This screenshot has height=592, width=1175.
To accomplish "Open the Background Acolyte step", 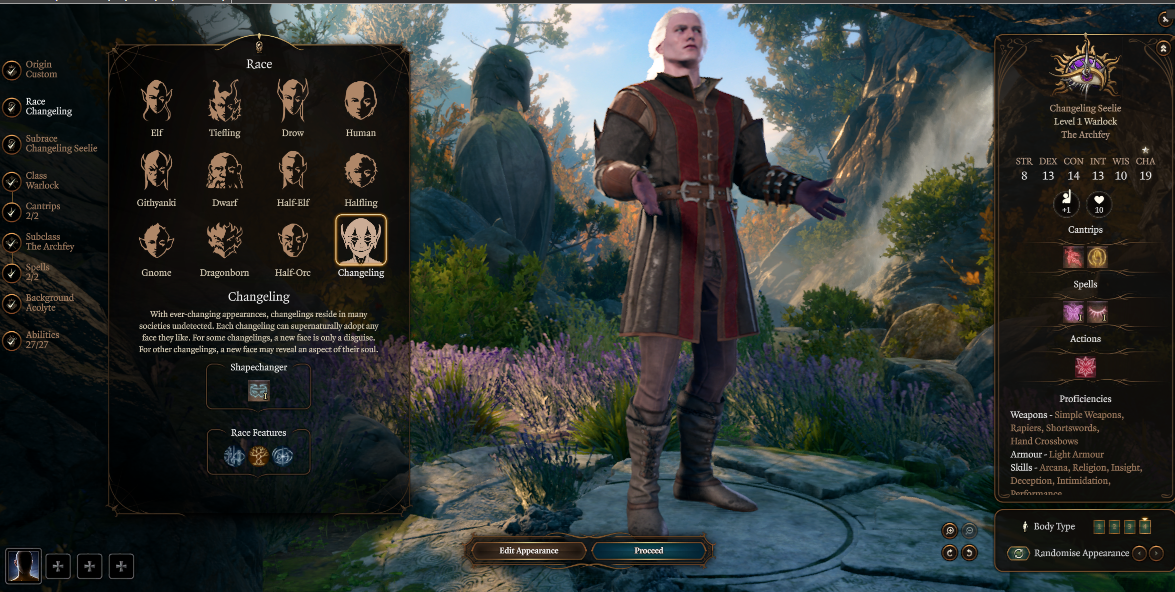I will pyautogui.click(x=49, y=303).
